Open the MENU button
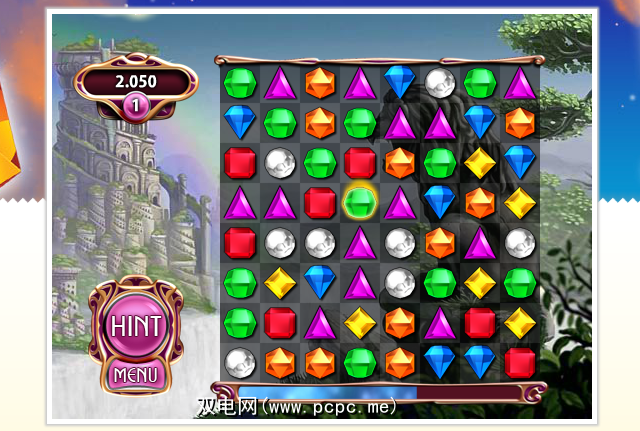This screenshot has height=431, width=640. [x=137, y=376]
